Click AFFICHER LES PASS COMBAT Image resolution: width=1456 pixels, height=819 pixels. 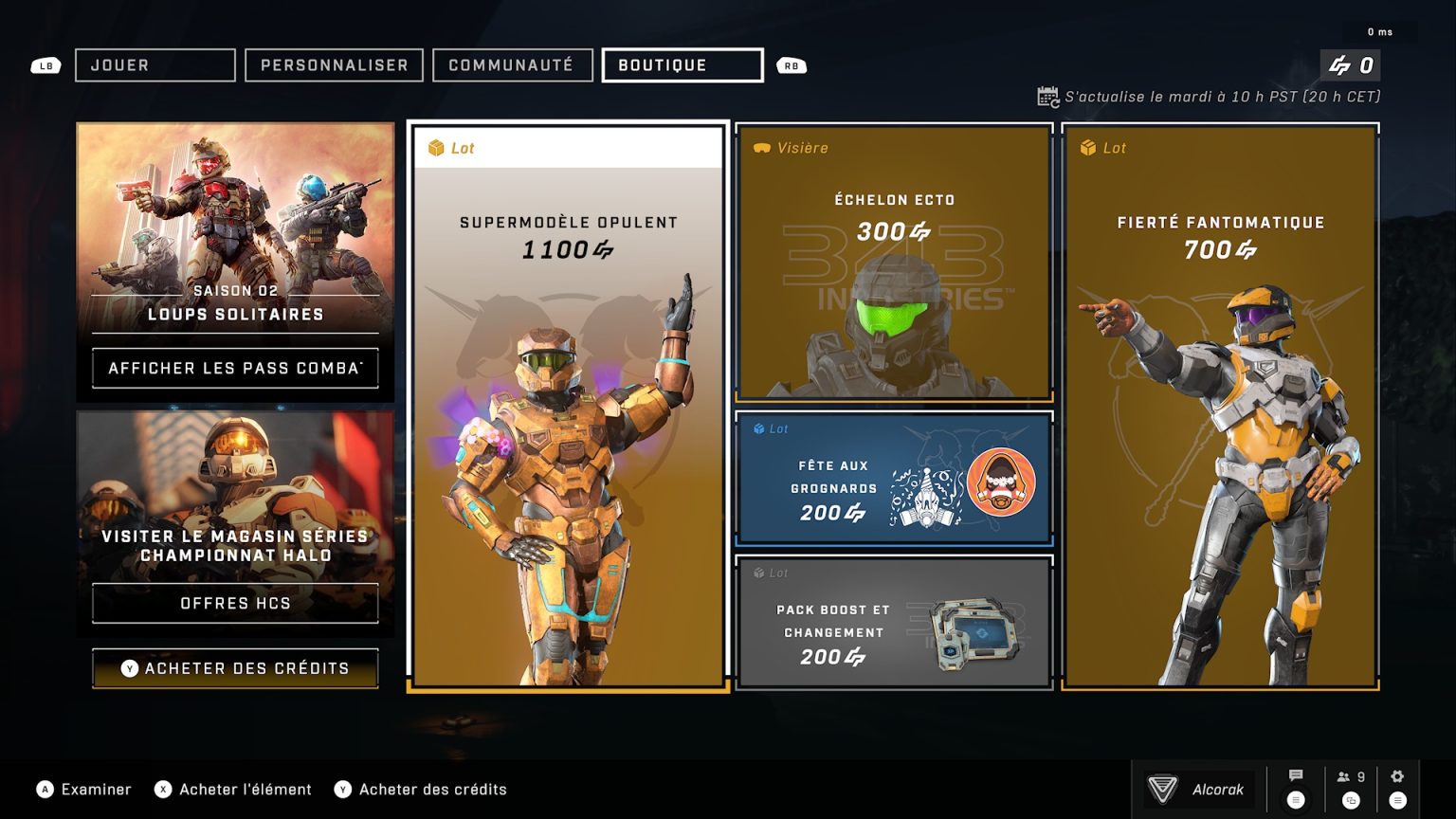pos(234,368)
